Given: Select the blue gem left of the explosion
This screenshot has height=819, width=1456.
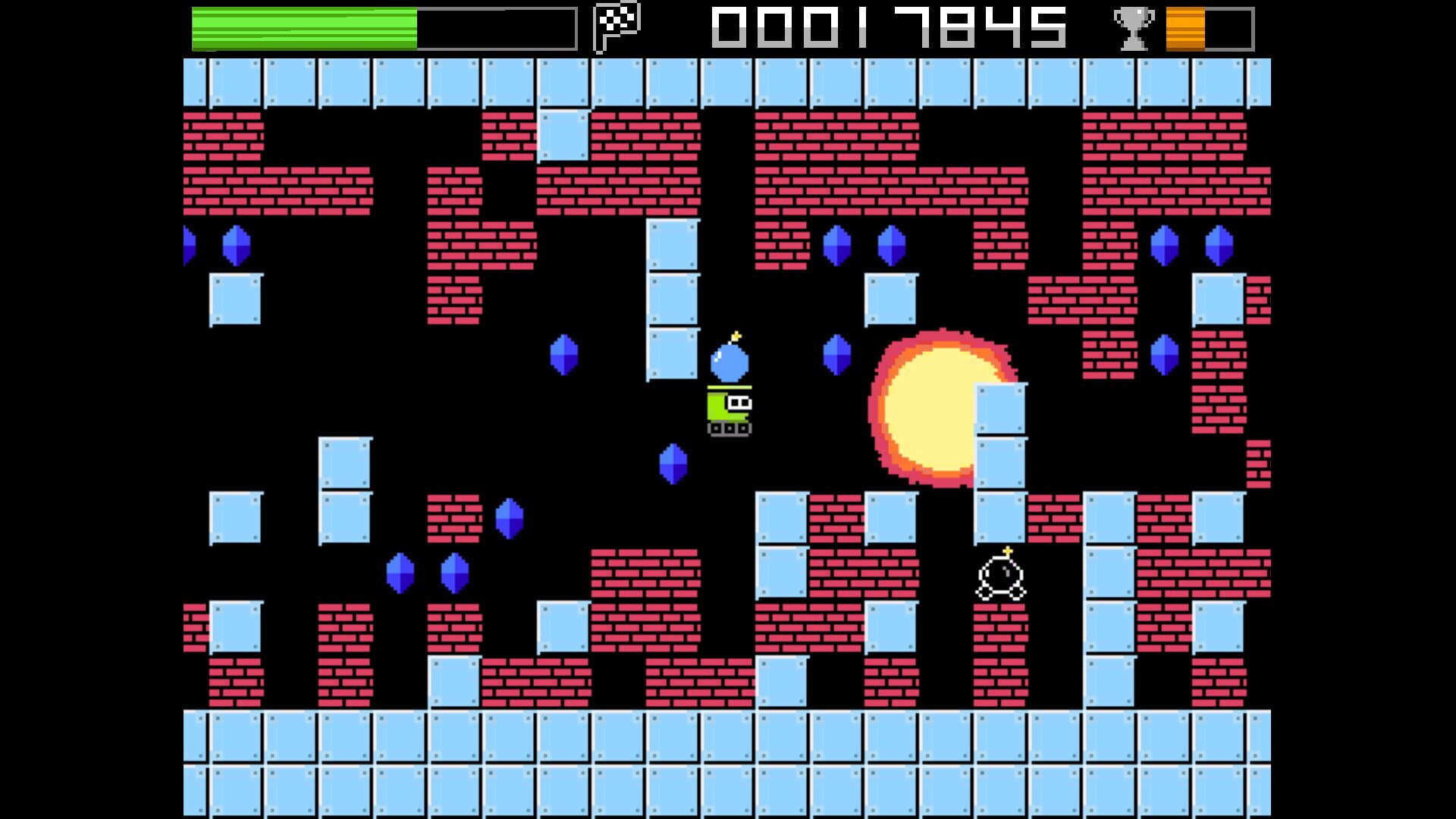Looking at the screenshot, I should pos(836,355).
